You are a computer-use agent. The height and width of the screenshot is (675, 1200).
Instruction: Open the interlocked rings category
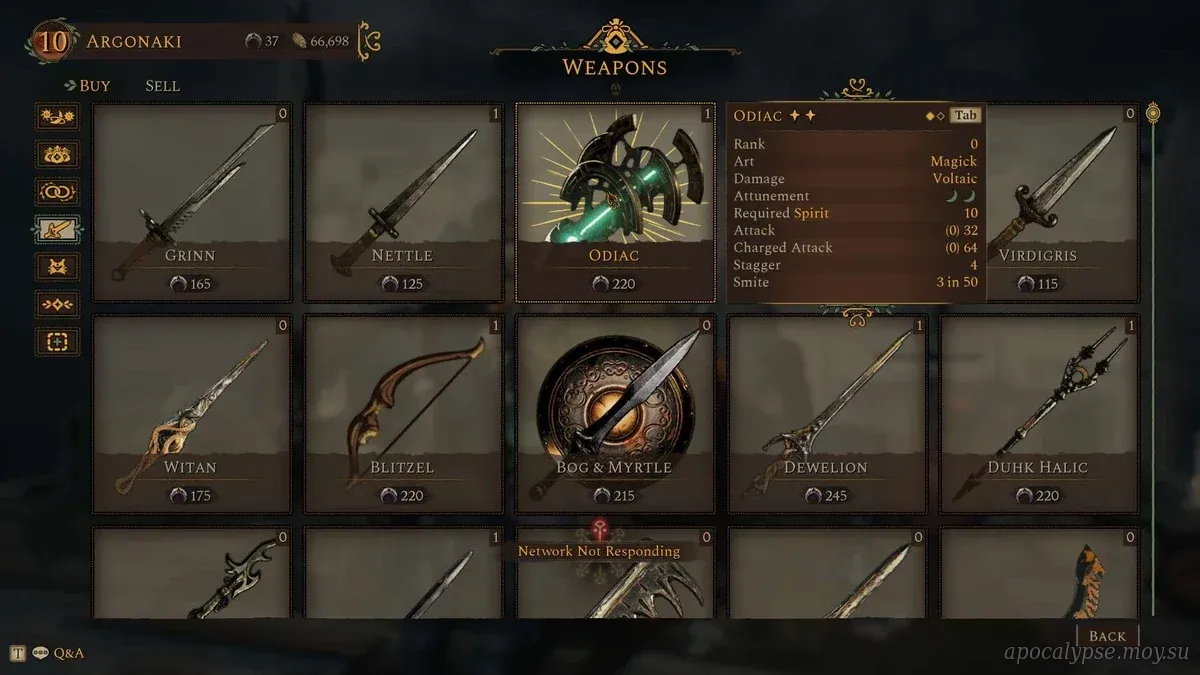tap(57, 192)
